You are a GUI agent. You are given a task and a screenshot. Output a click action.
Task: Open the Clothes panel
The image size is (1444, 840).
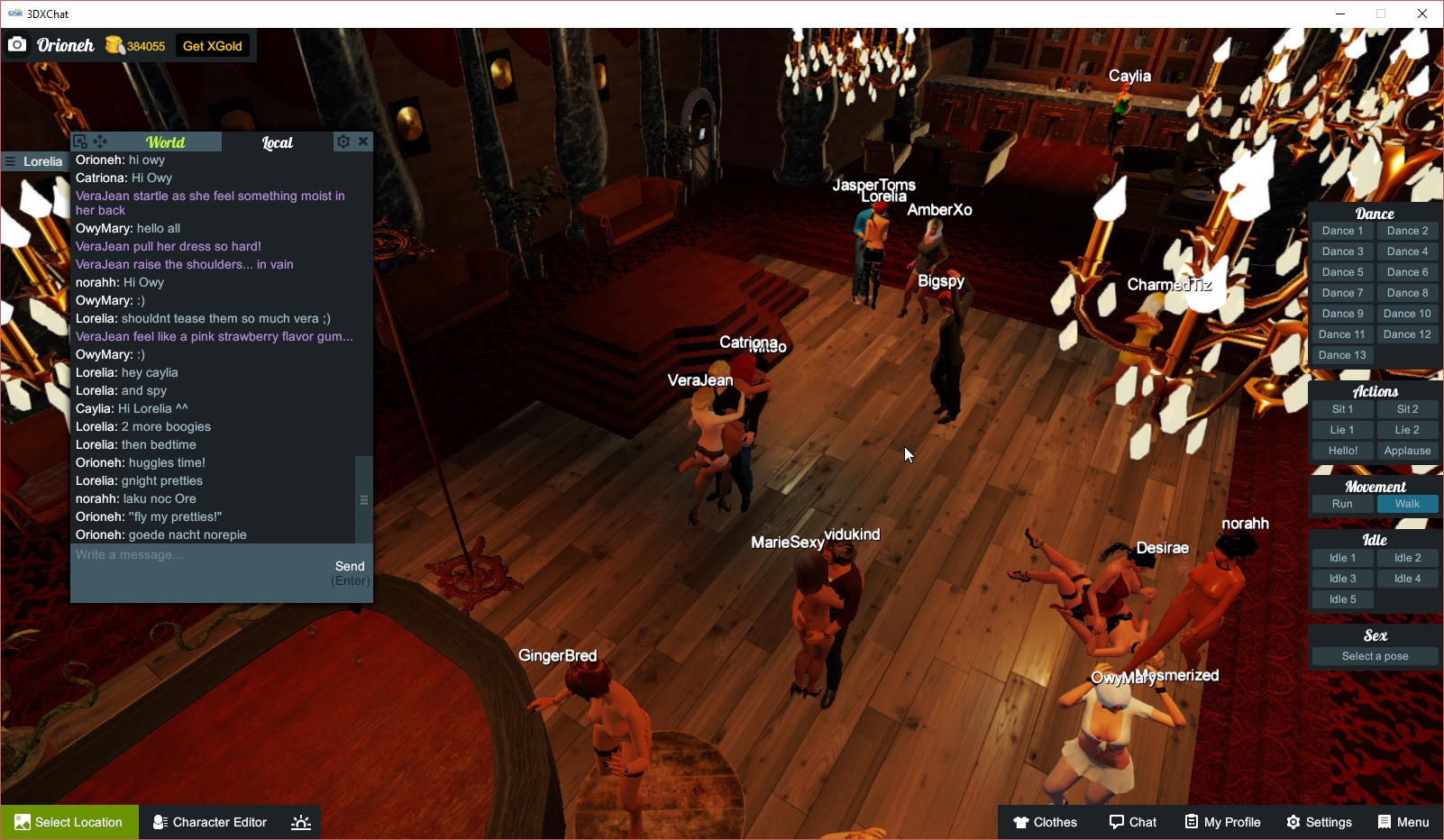[1045, 822]
